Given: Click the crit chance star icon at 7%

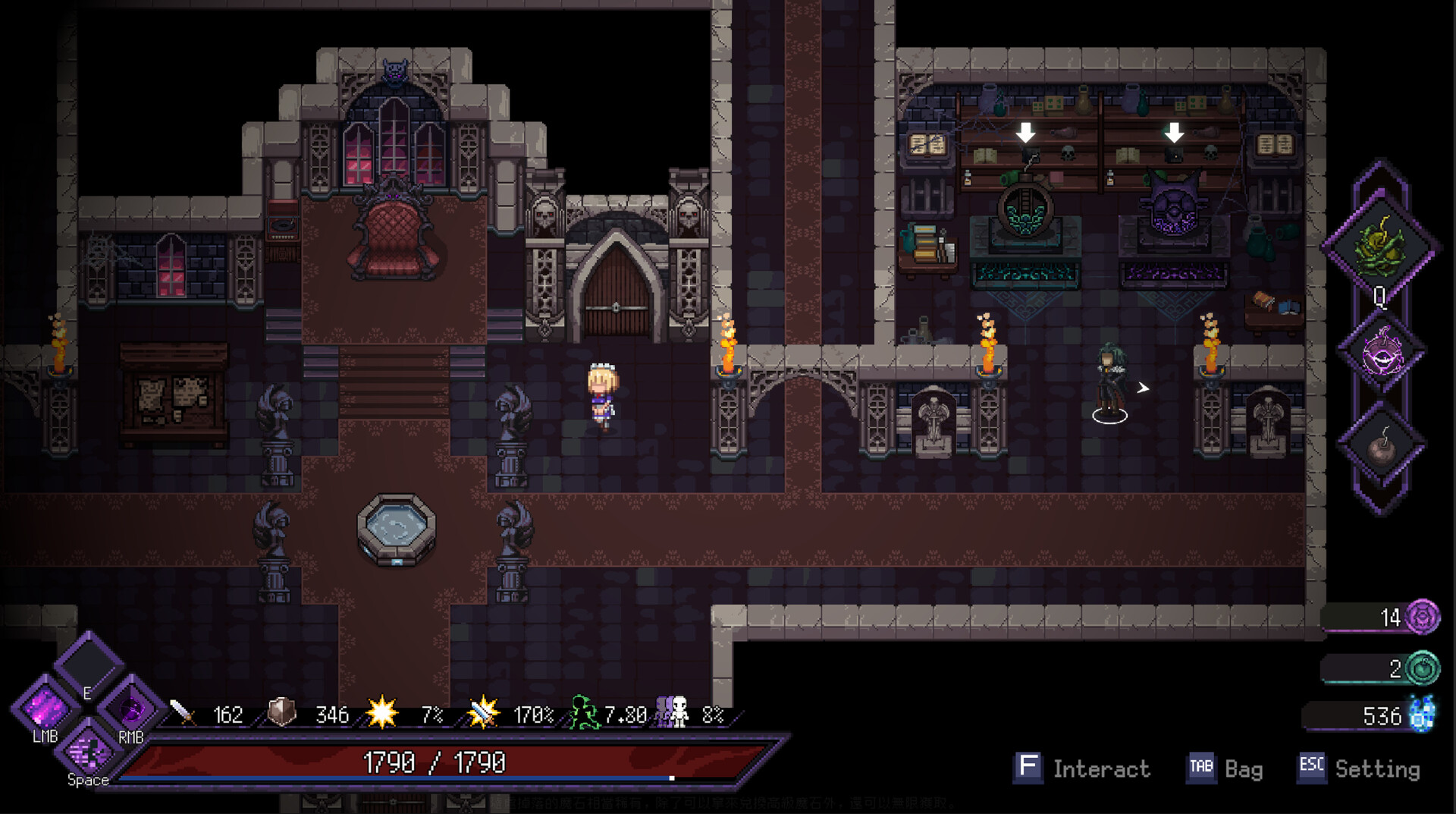Looking at the screenshot, I should [383, 712].
